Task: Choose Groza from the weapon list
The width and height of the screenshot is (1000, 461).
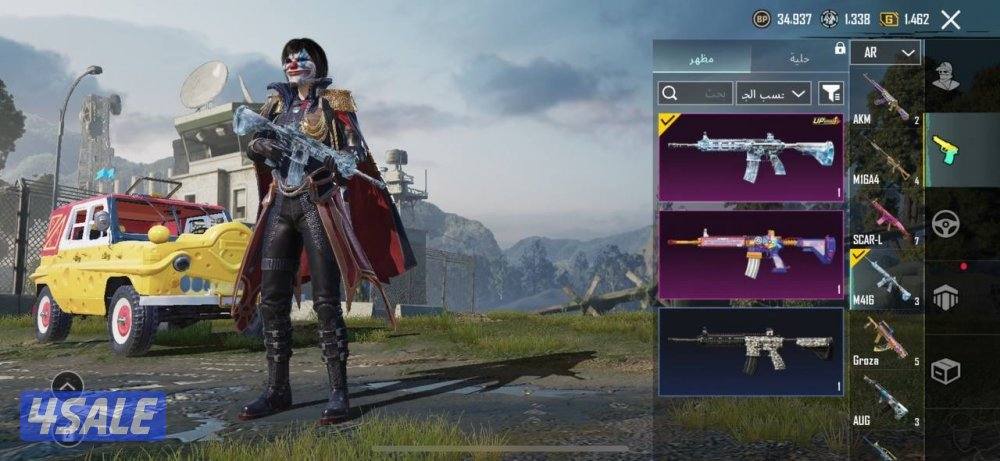Action: pos(886,342)
